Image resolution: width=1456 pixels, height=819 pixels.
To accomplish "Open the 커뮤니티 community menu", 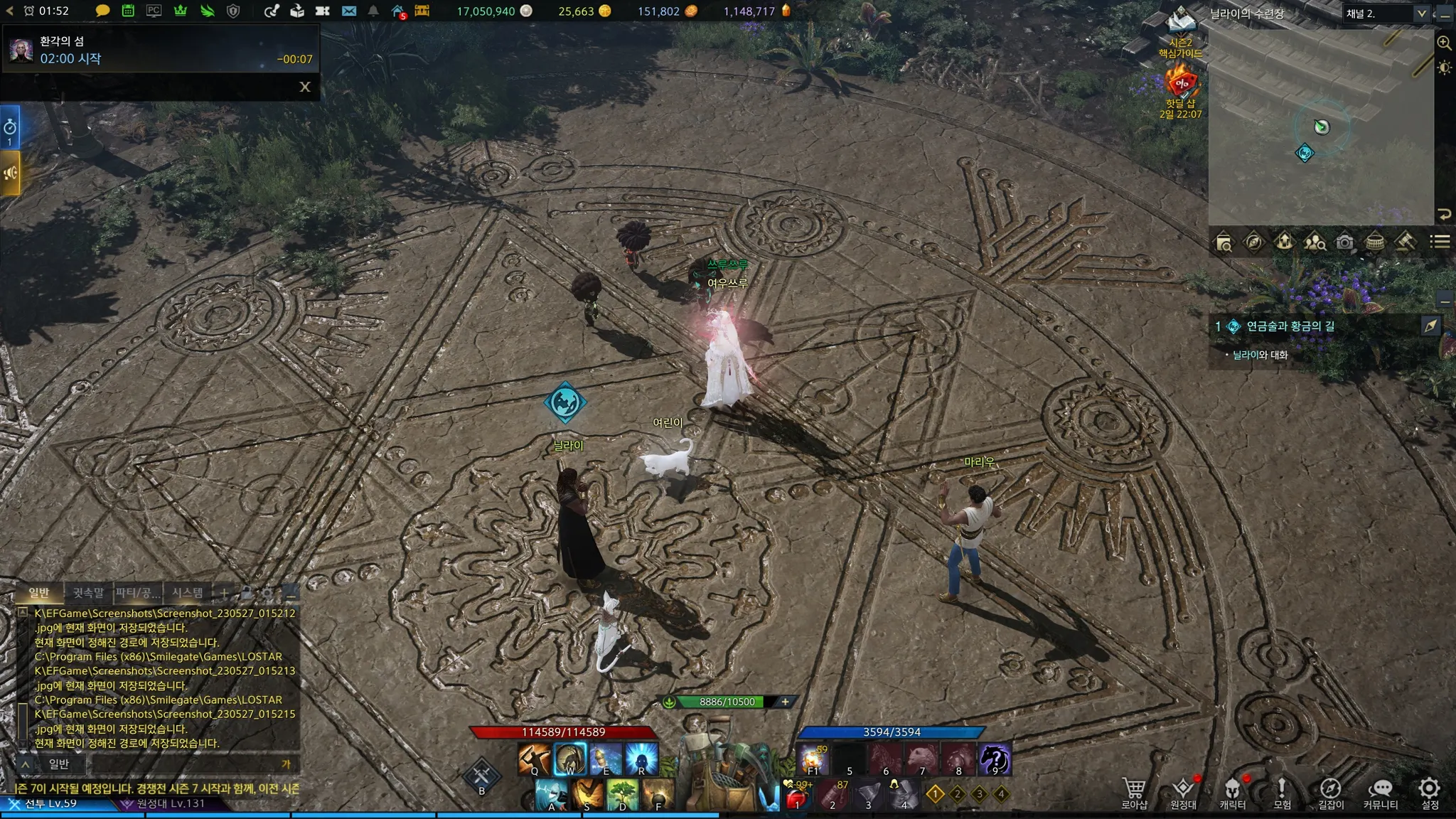I will point(1380,792).
